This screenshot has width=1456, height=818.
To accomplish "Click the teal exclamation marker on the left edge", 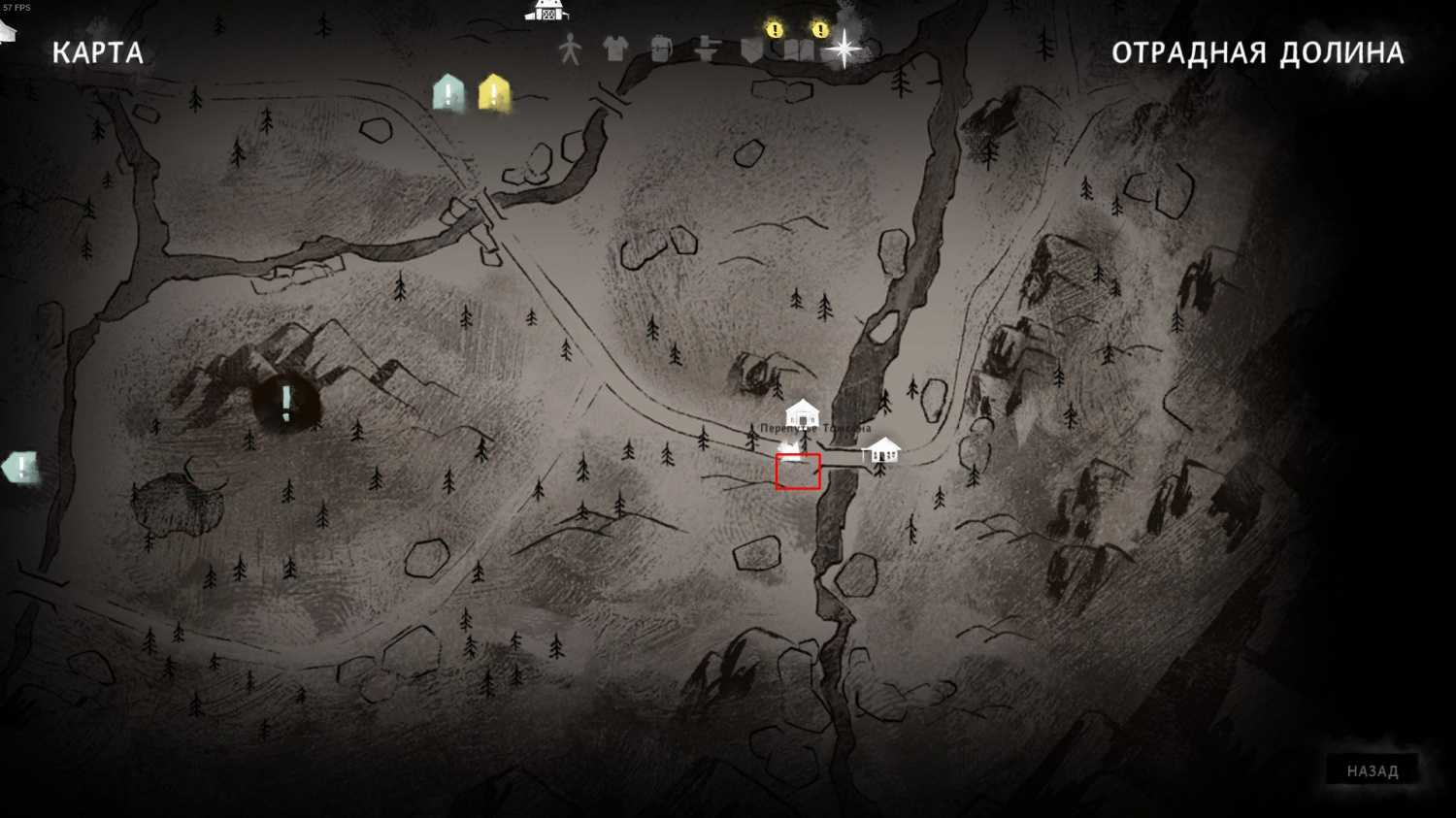I will click(19, 468).
